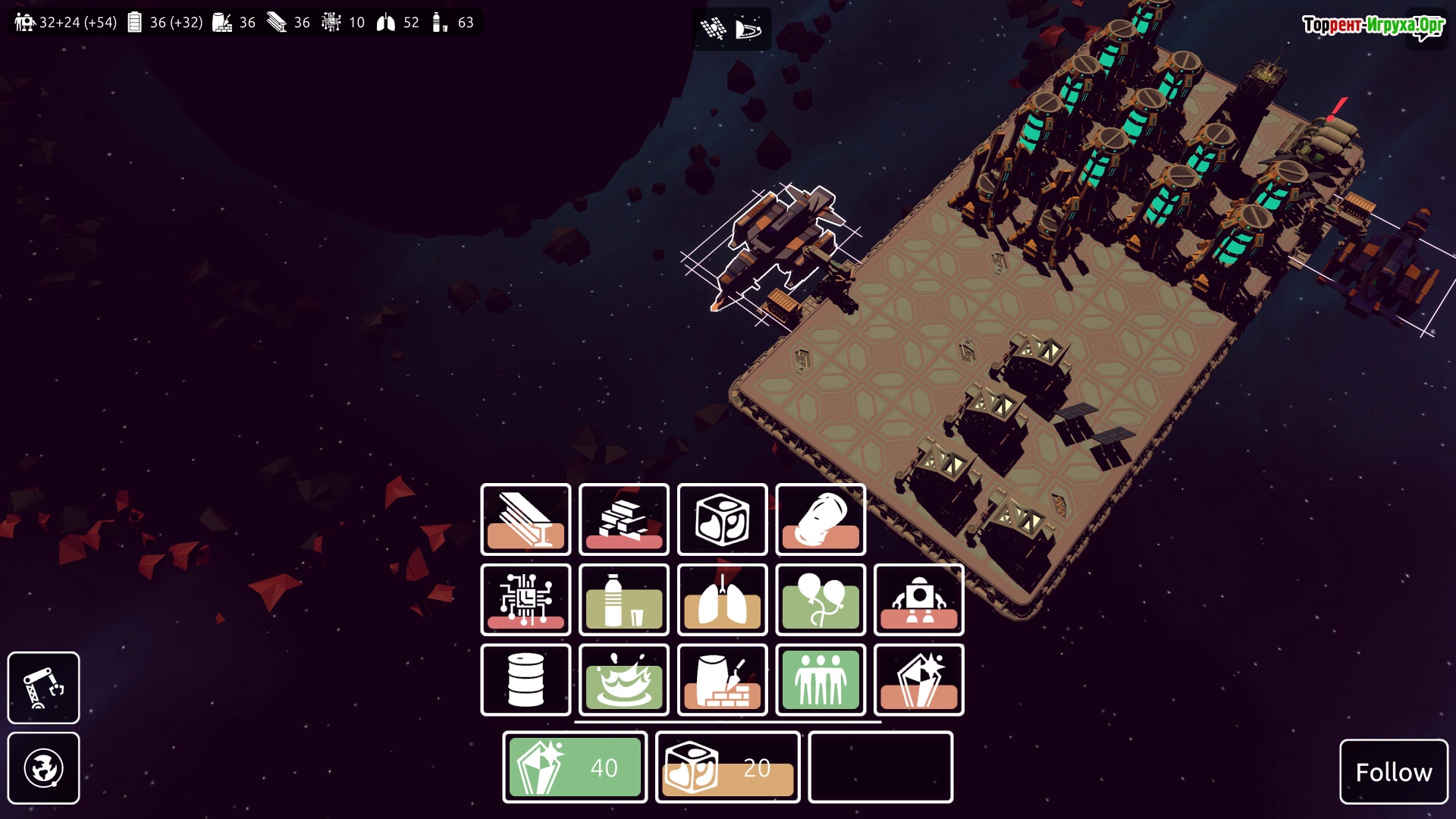Viewport: 1456px width, 819px height.
Task: Click the crystal trade slot showing 40
Action: coord(575,767)
